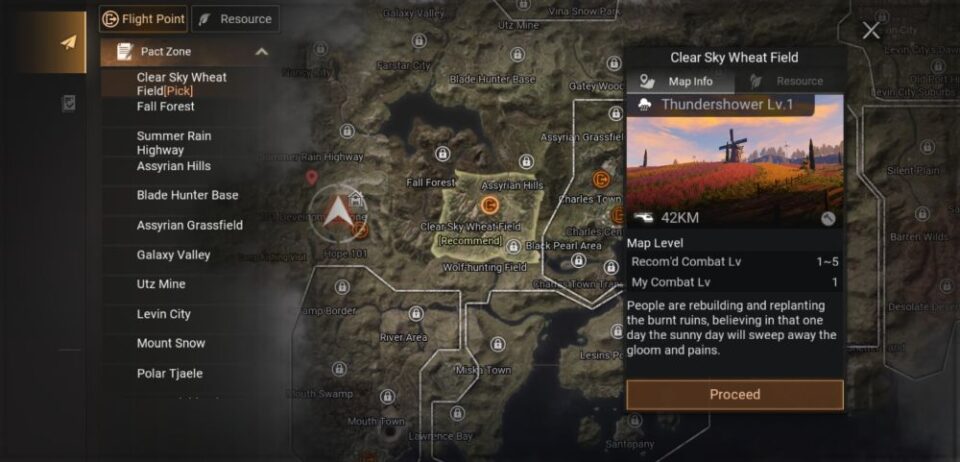Choose Galaxy Valley from the list
The height and width of the screenshot is (462, 960).
(173, 255)
